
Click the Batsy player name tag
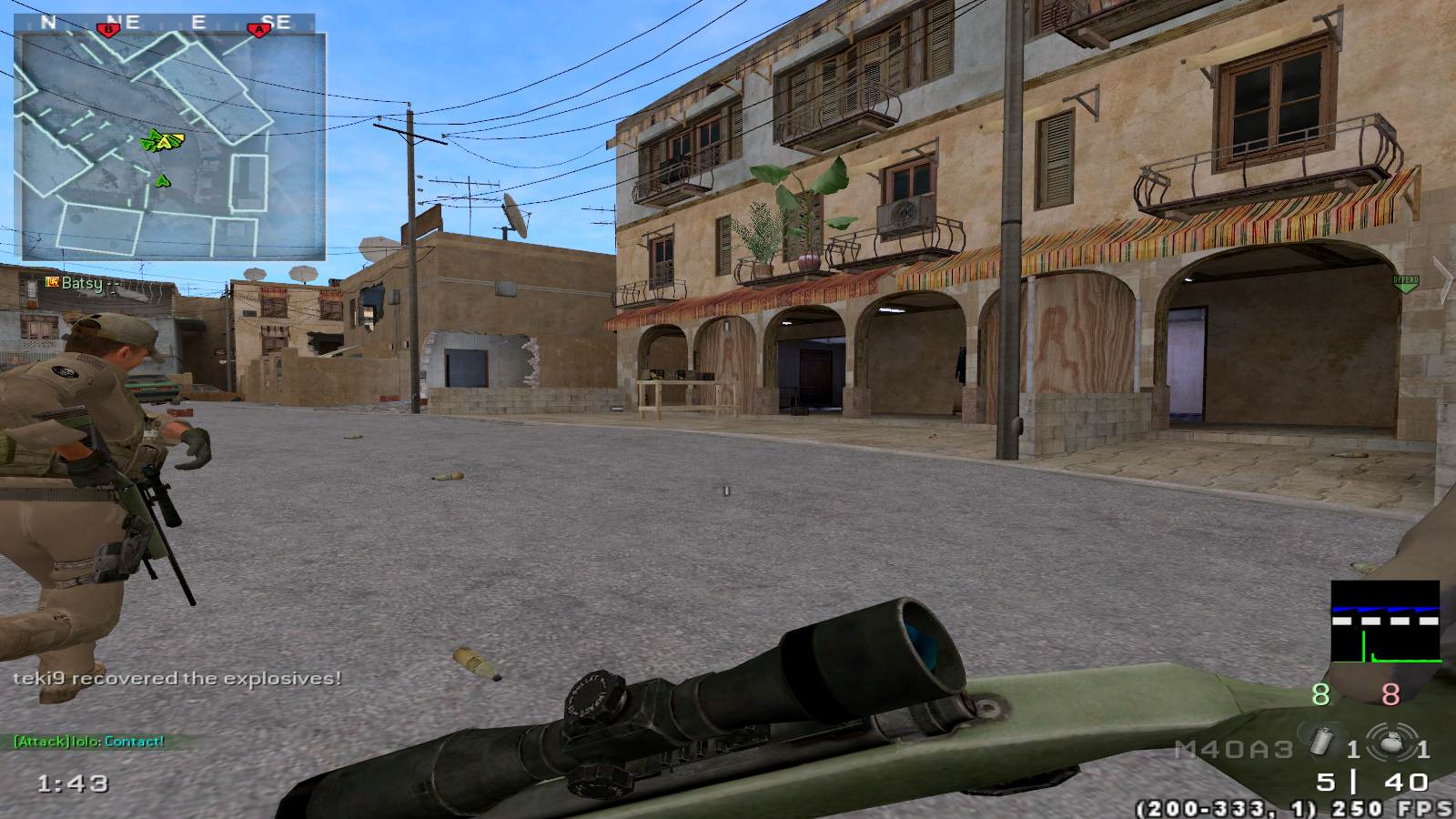coord(81,283)
